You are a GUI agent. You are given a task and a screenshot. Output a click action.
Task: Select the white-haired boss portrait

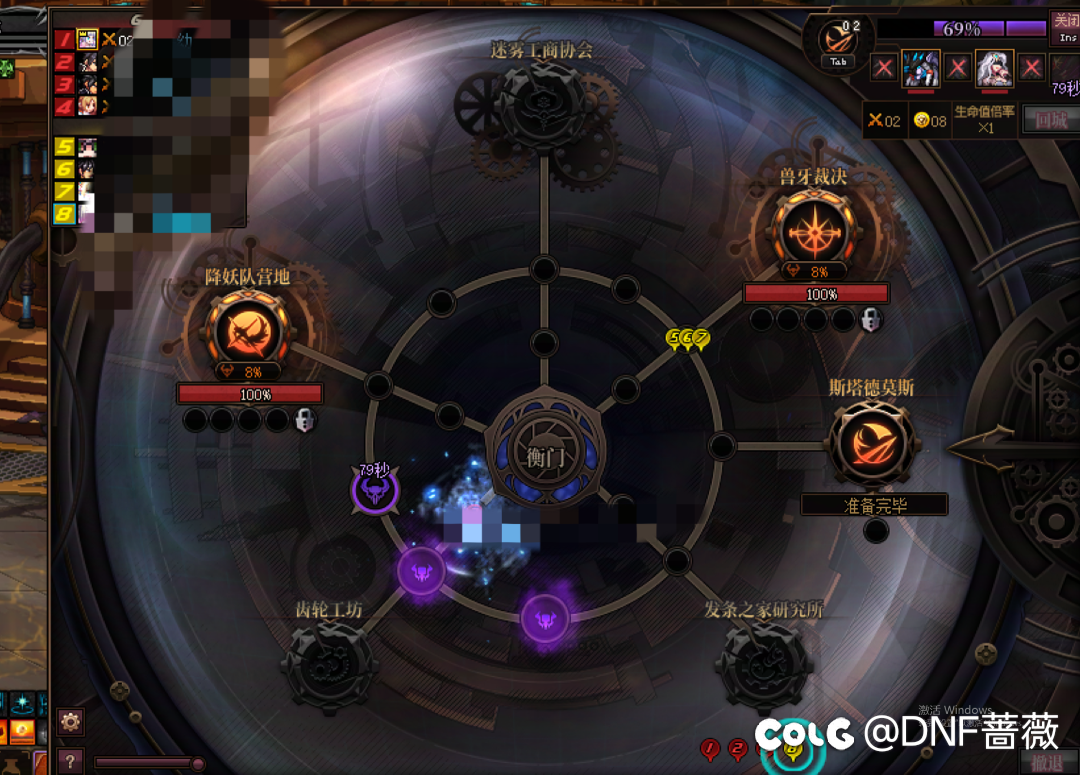[994, 68]
